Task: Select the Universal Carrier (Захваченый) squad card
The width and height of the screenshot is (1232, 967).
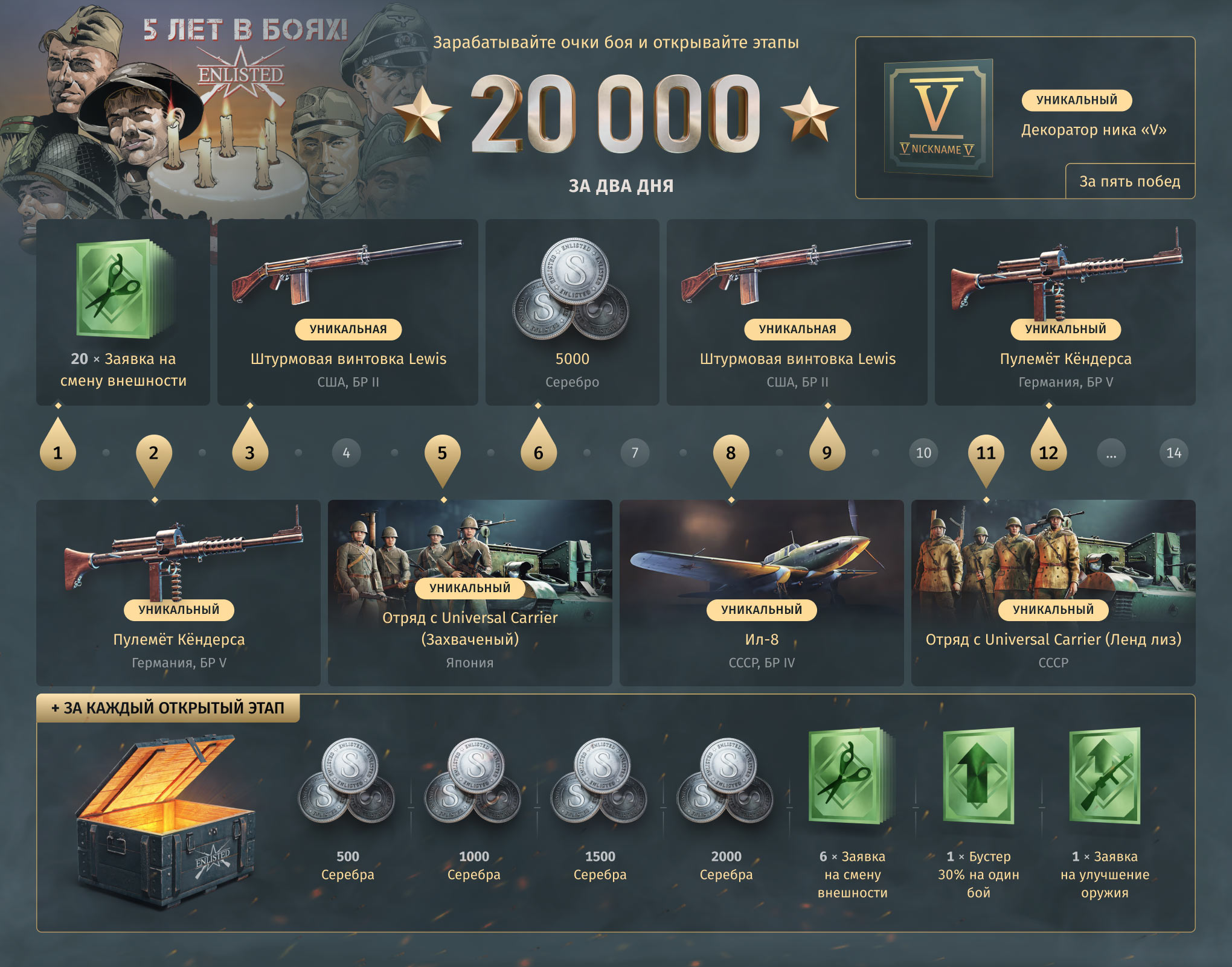Action: (x=470, y=592)
